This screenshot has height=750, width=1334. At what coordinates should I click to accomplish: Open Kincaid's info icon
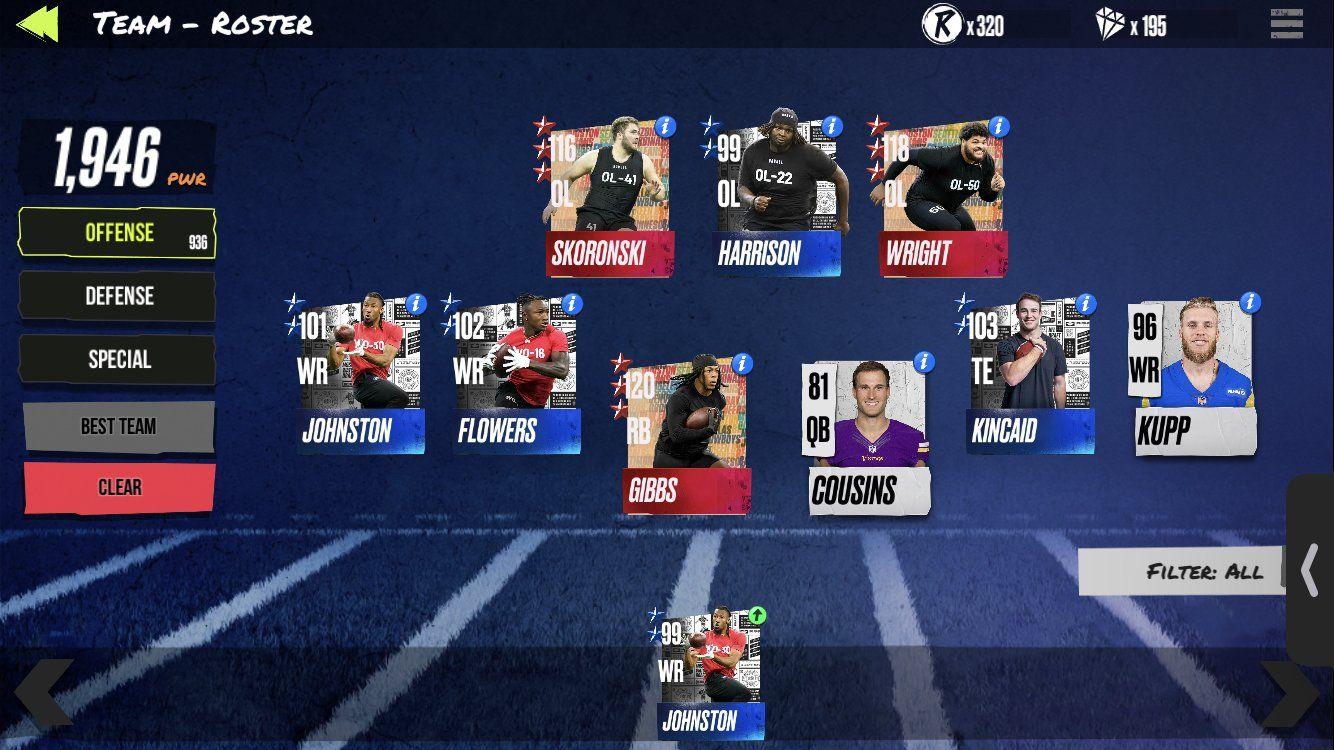[1085, 303]
